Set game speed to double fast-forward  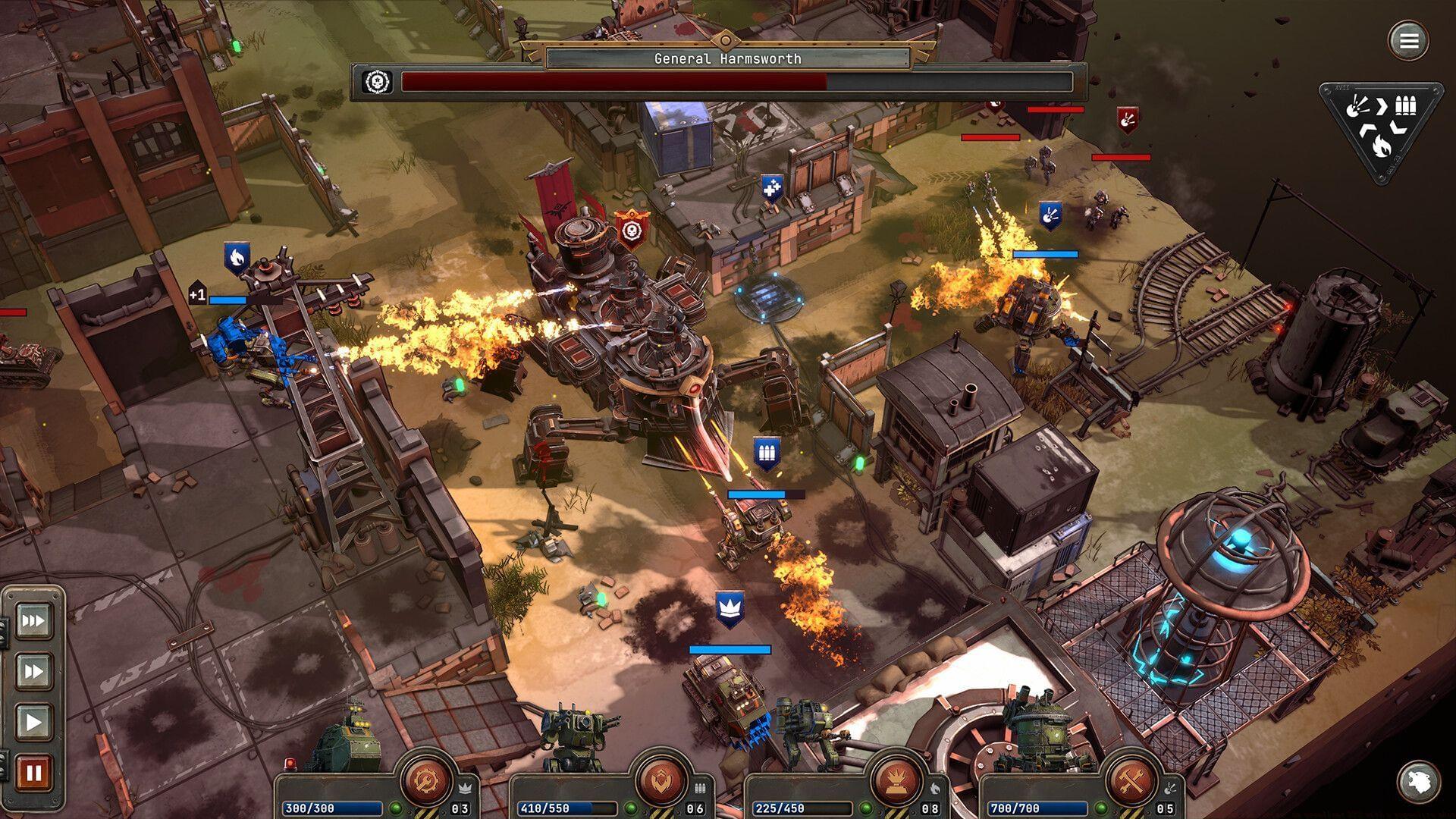pos(33,671)
